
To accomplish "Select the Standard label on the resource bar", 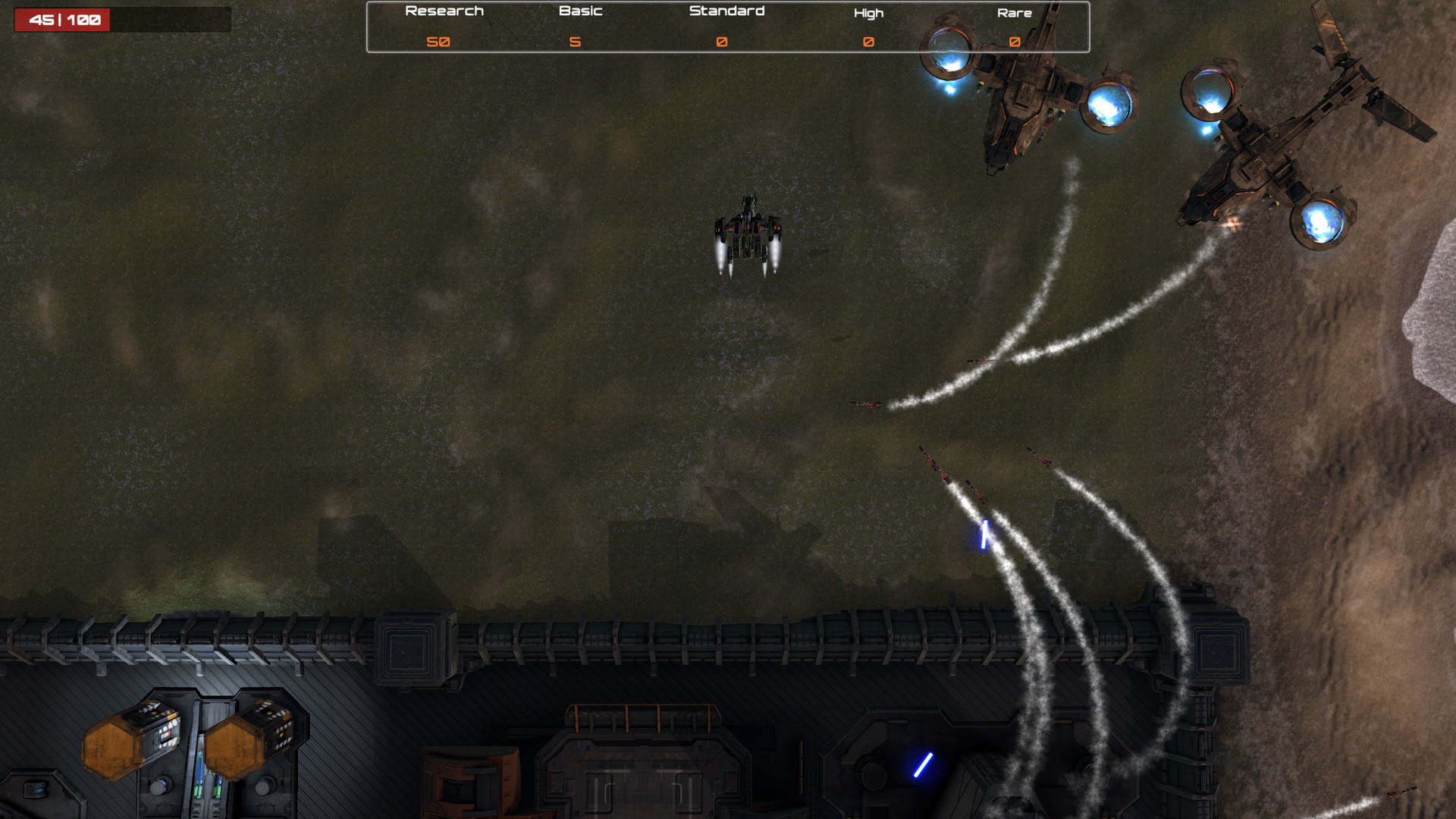I will (x=726, y=11).
